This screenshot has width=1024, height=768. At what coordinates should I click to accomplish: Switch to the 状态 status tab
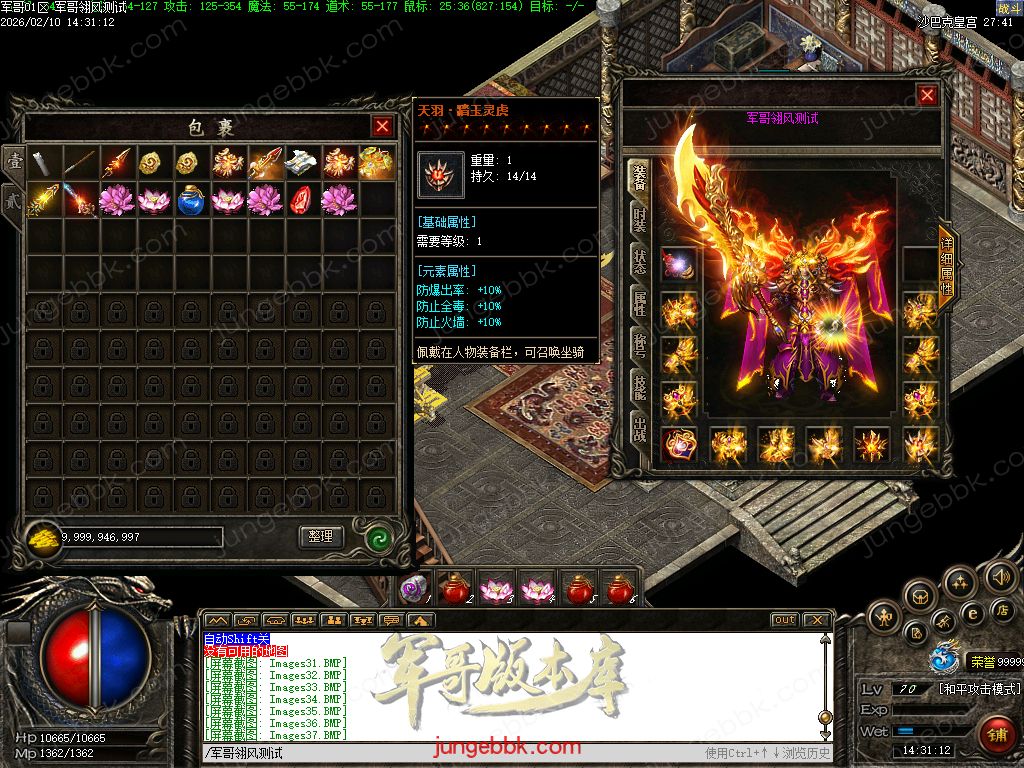(638, 261)
